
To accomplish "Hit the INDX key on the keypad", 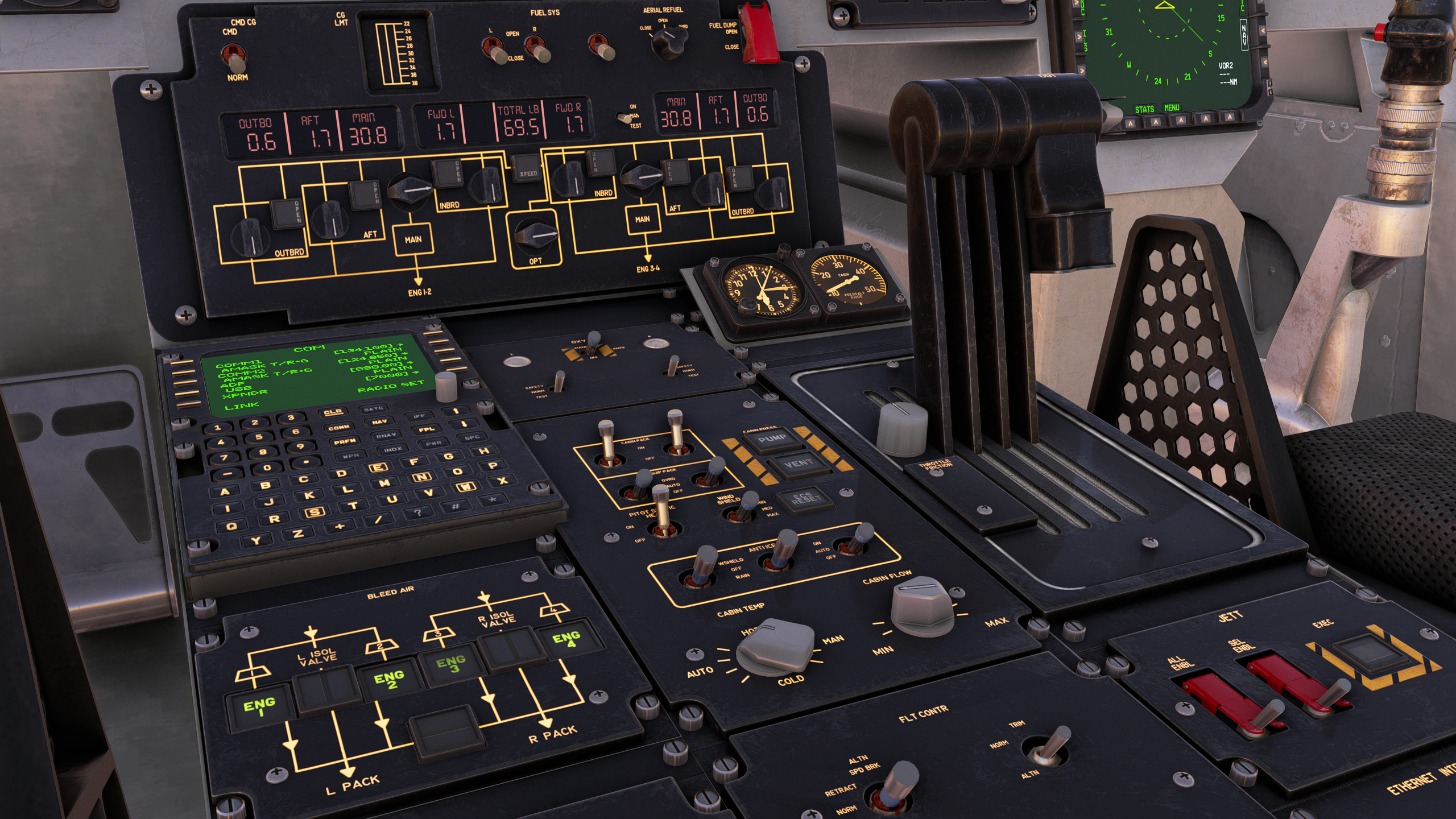I will click(x=392, y=449).
